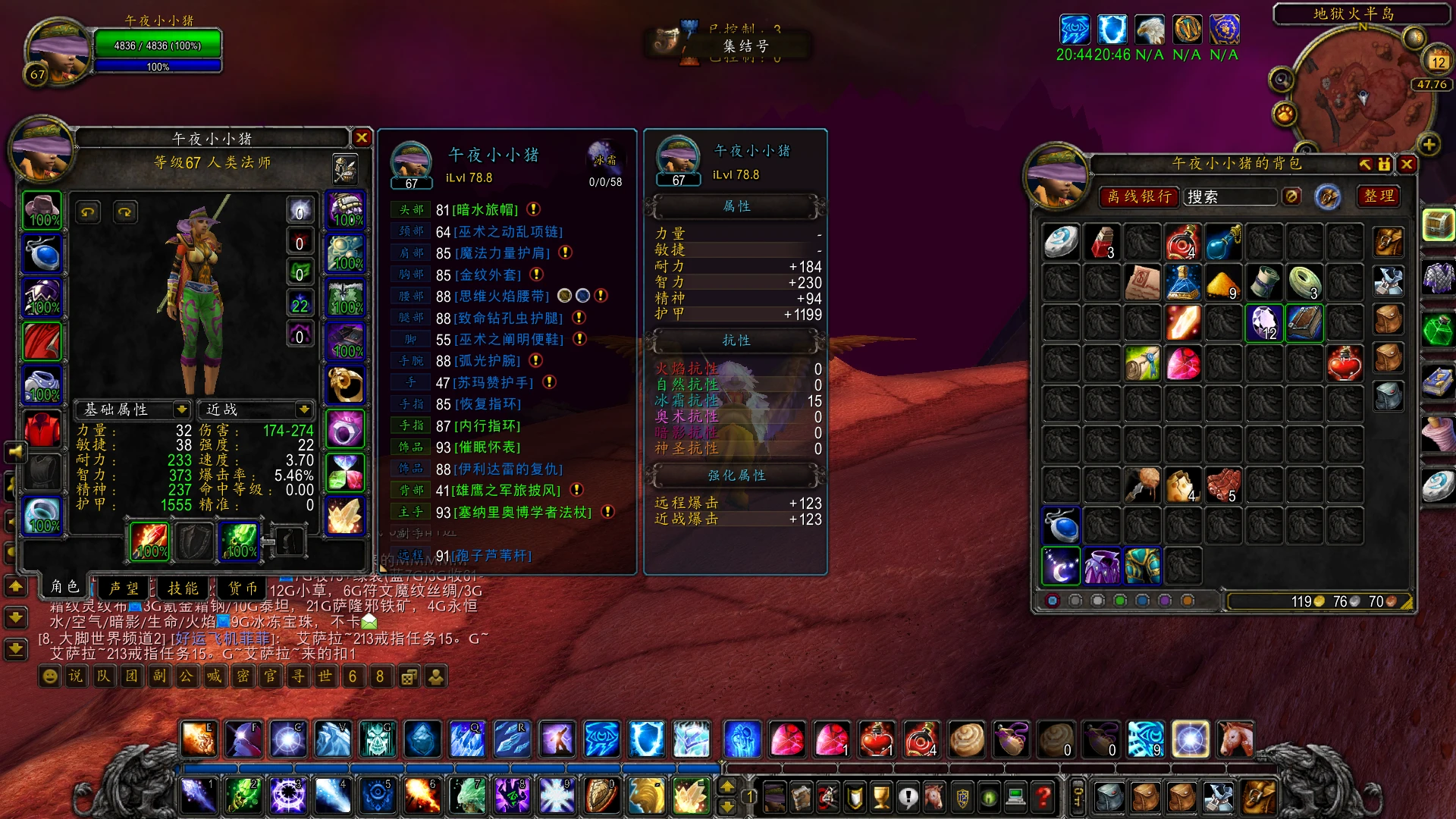Screen dimensions: 1456x819
Task: Close the character panel
Action: pos(362,137)
